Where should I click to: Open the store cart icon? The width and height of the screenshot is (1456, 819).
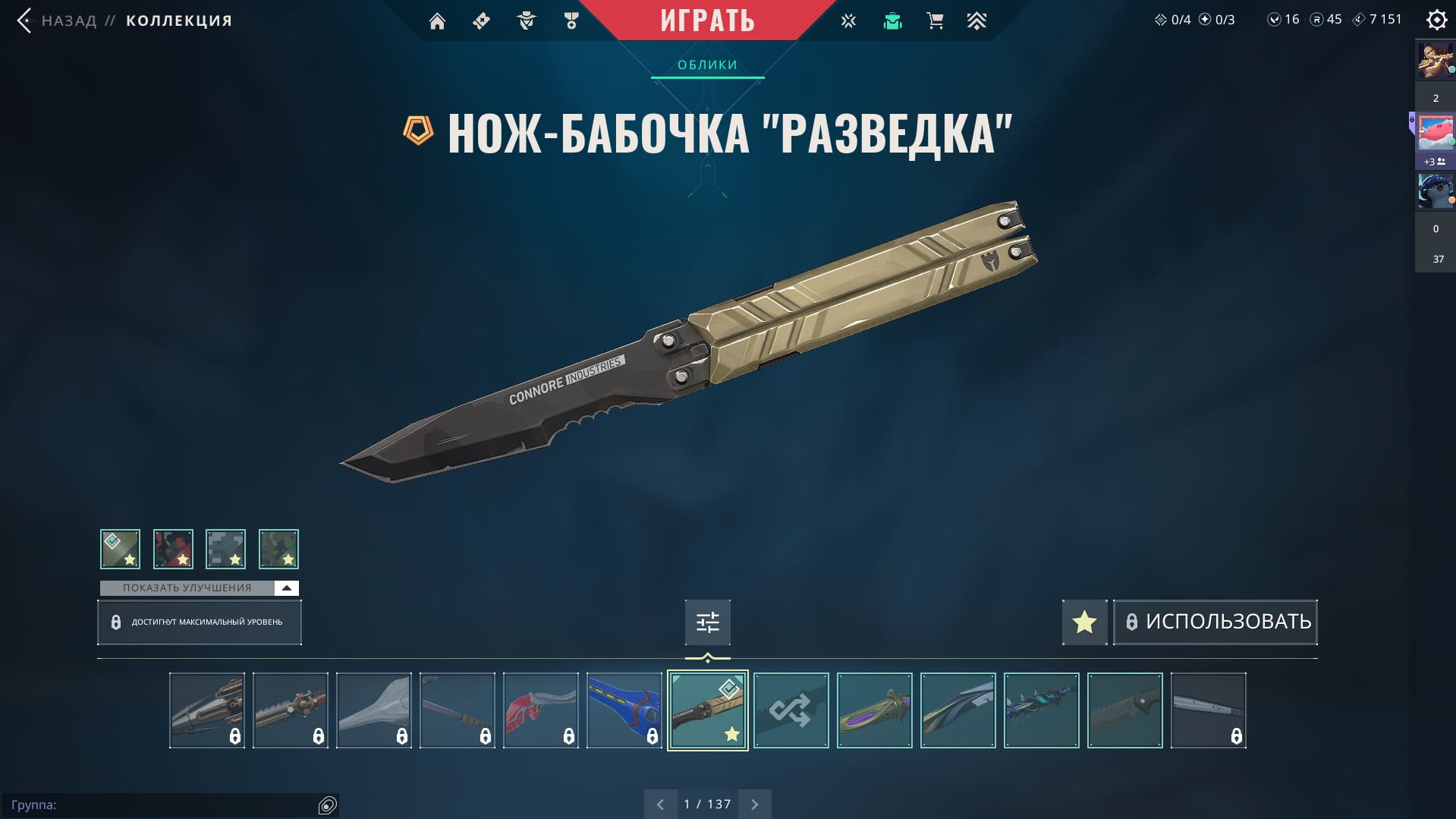pyautogui.click(x=935, y=21)
